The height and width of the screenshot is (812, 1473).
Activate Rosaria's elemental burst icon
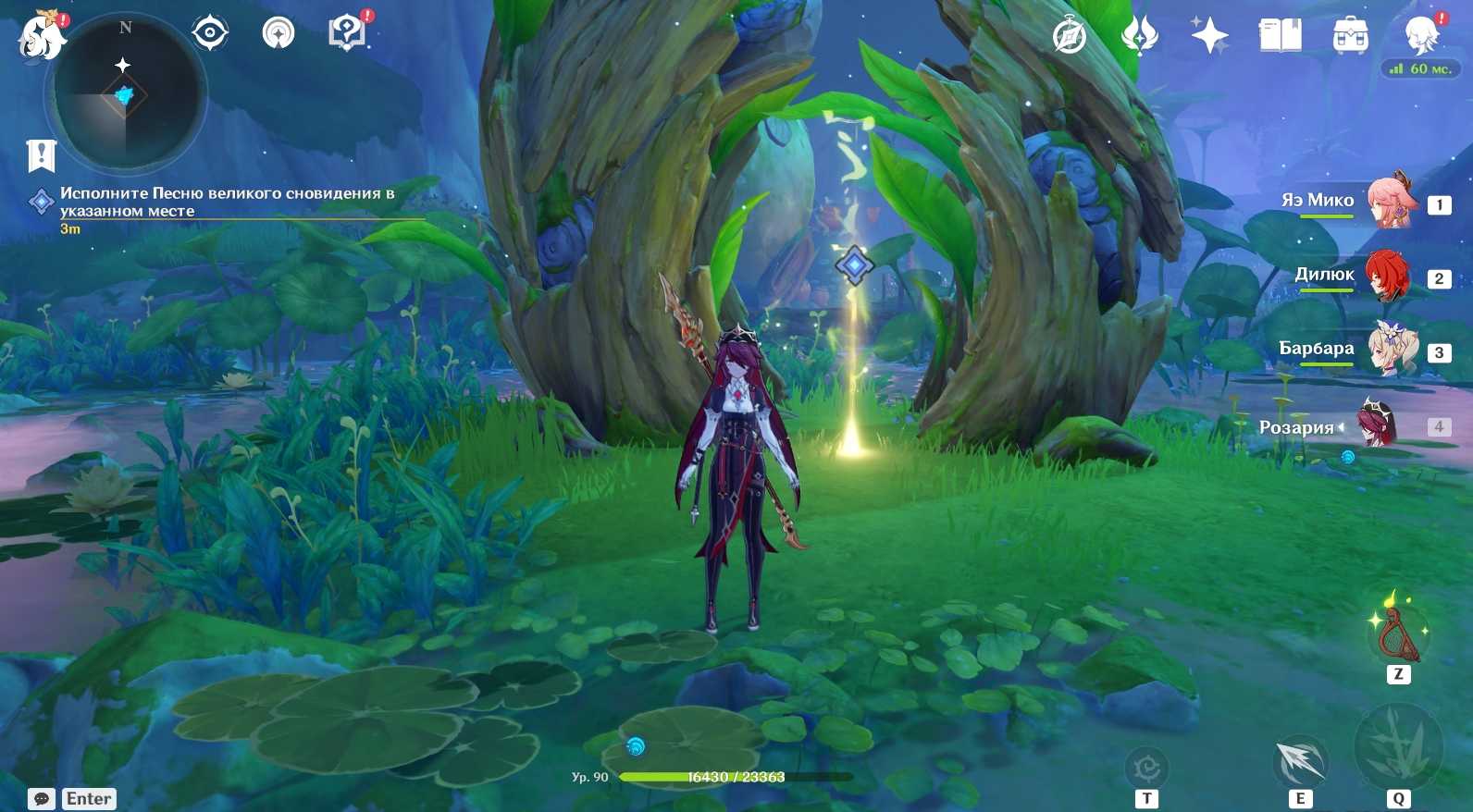(x=1398, y=747)
